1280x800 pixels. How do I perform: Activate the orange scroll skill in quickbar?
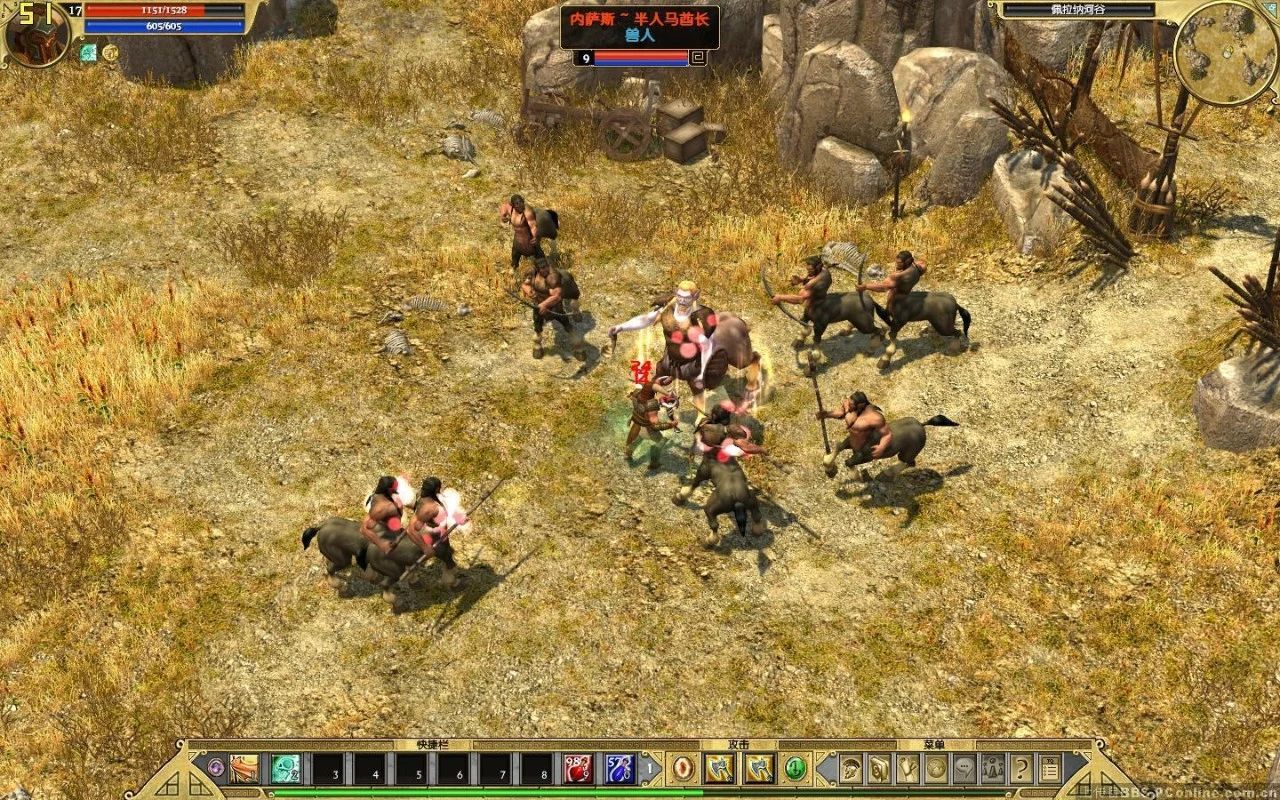tap(244, 769)
